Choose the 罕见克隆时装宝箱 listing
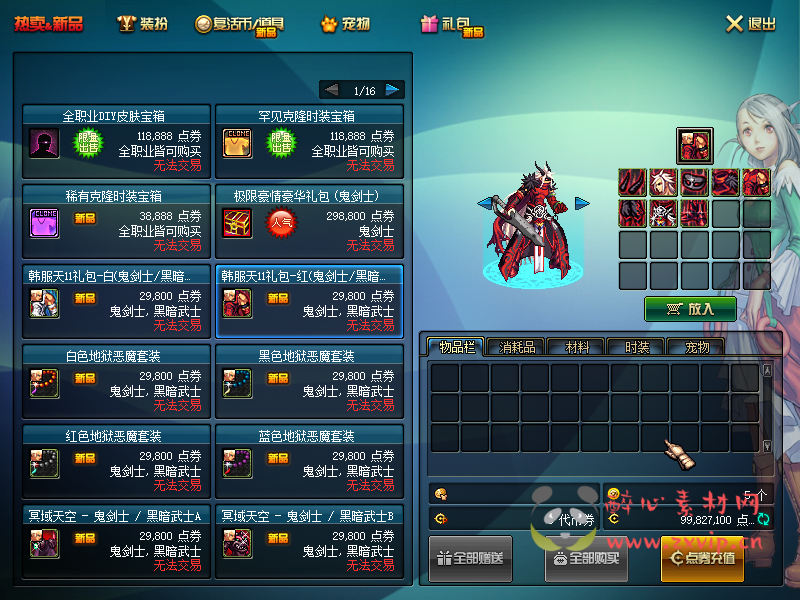 point(309,142)
